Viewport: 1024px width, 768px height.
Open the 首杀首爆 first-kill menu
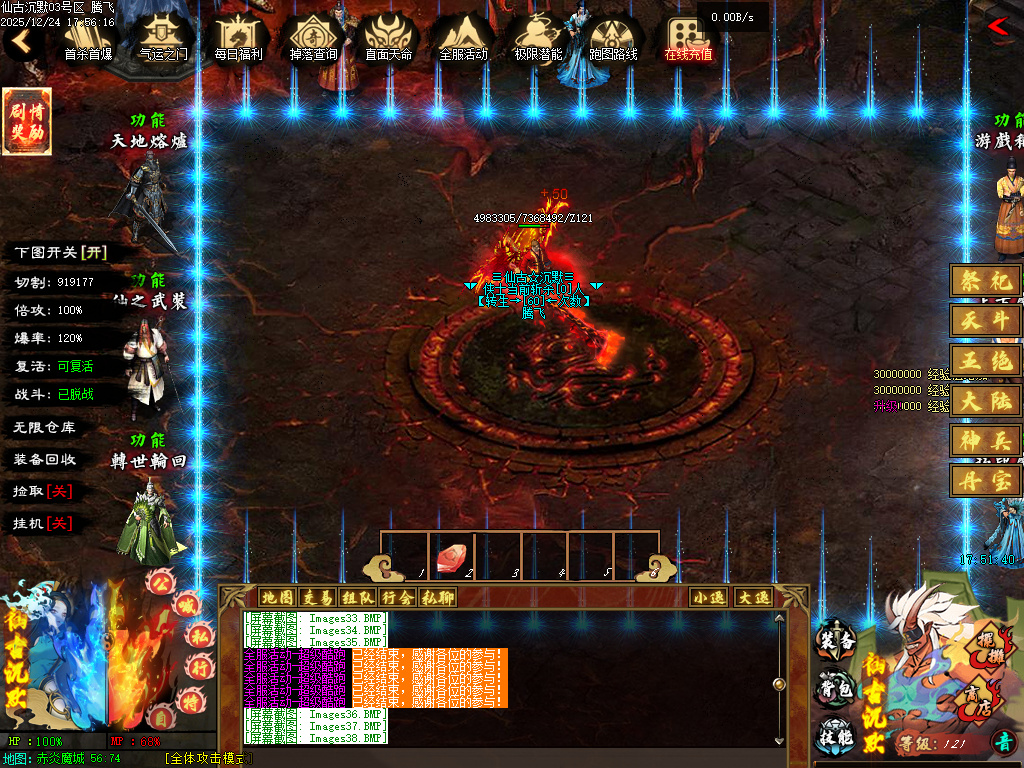[x=88, y=38]
